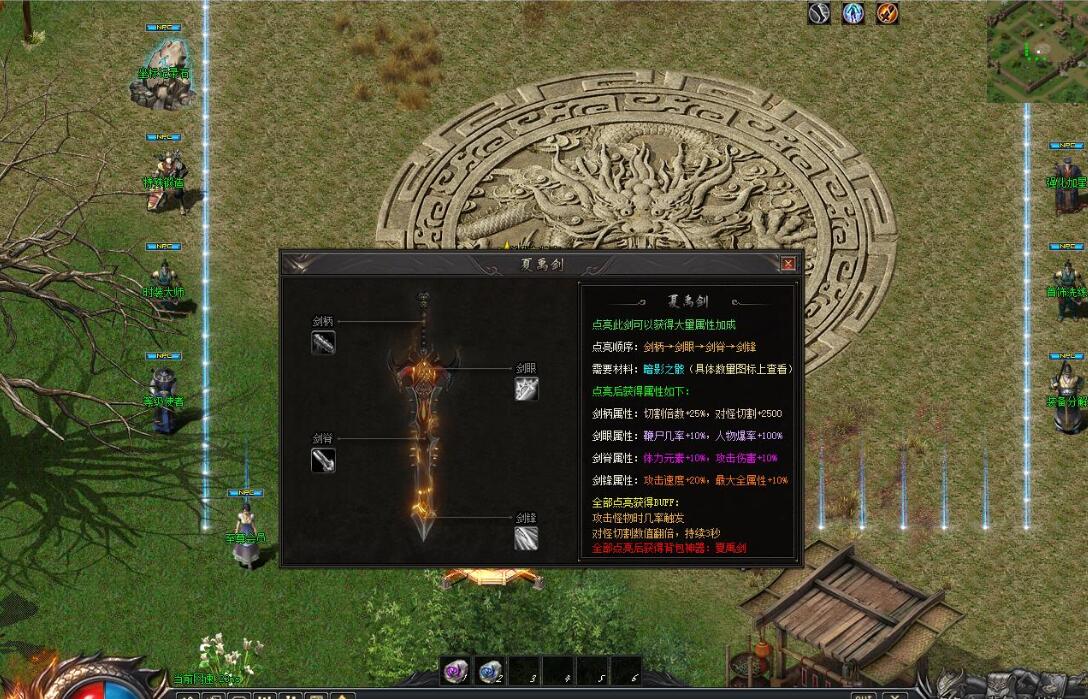This screenshot has width=1088, height=699.
Task: Activate the blue glowing figure buff icon
Action: click(x=853, y=13)
